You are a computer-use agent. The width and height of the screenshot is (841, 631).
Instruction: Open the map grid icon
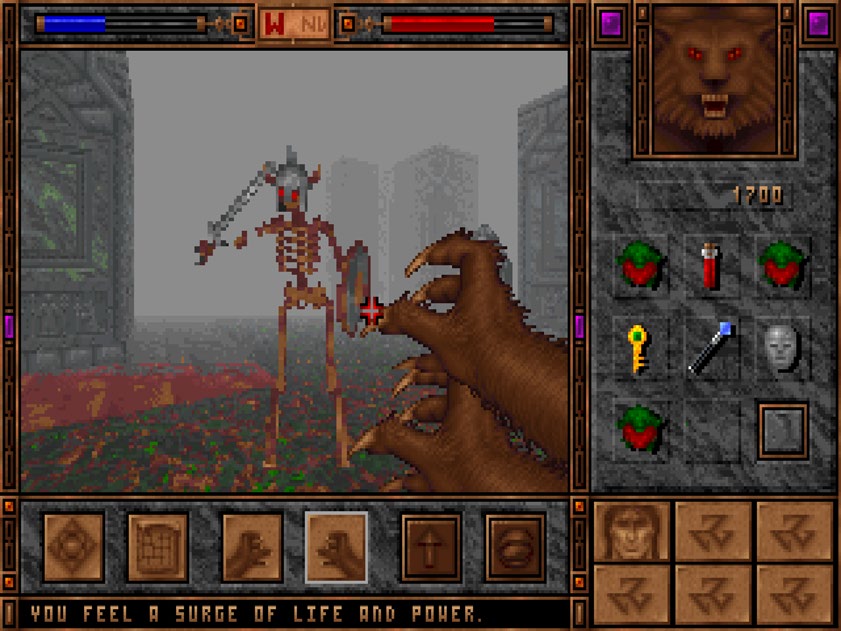point(157,547)
